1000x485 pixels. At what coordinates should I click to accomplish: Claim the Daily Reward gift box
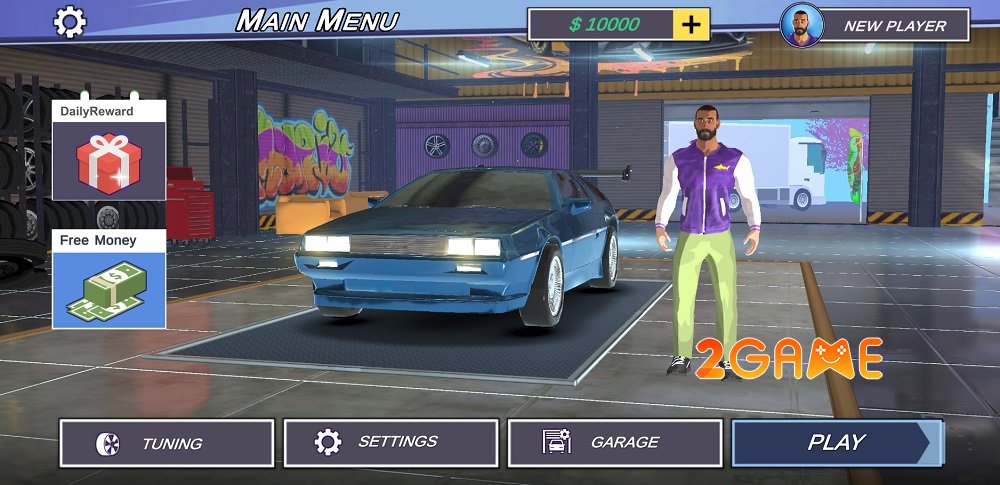[x=109, y=161]
